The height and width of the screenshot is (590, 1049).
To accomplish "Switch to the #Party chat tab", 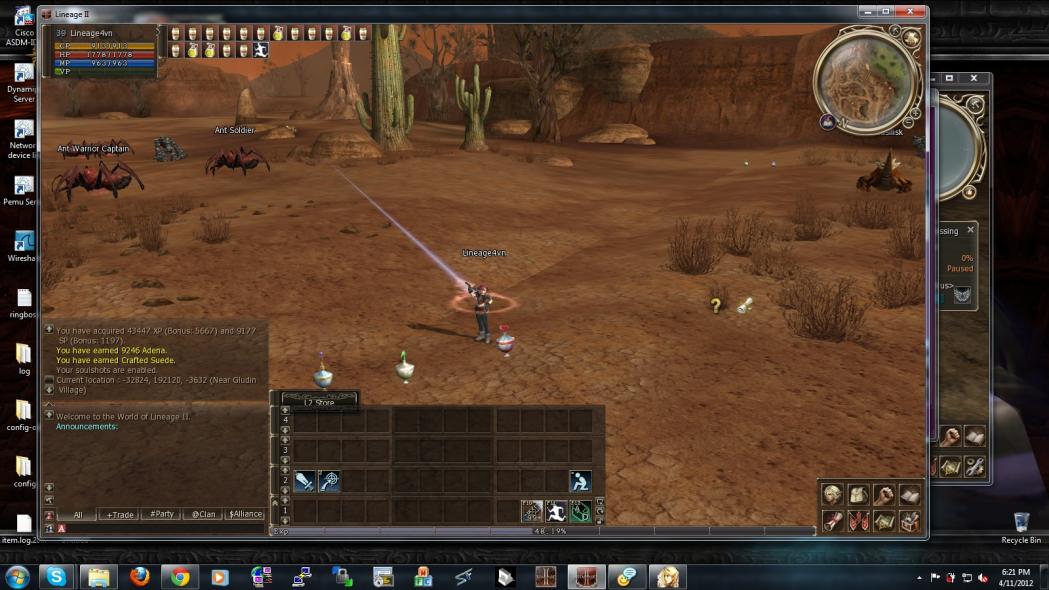I will tap(162, 514).
